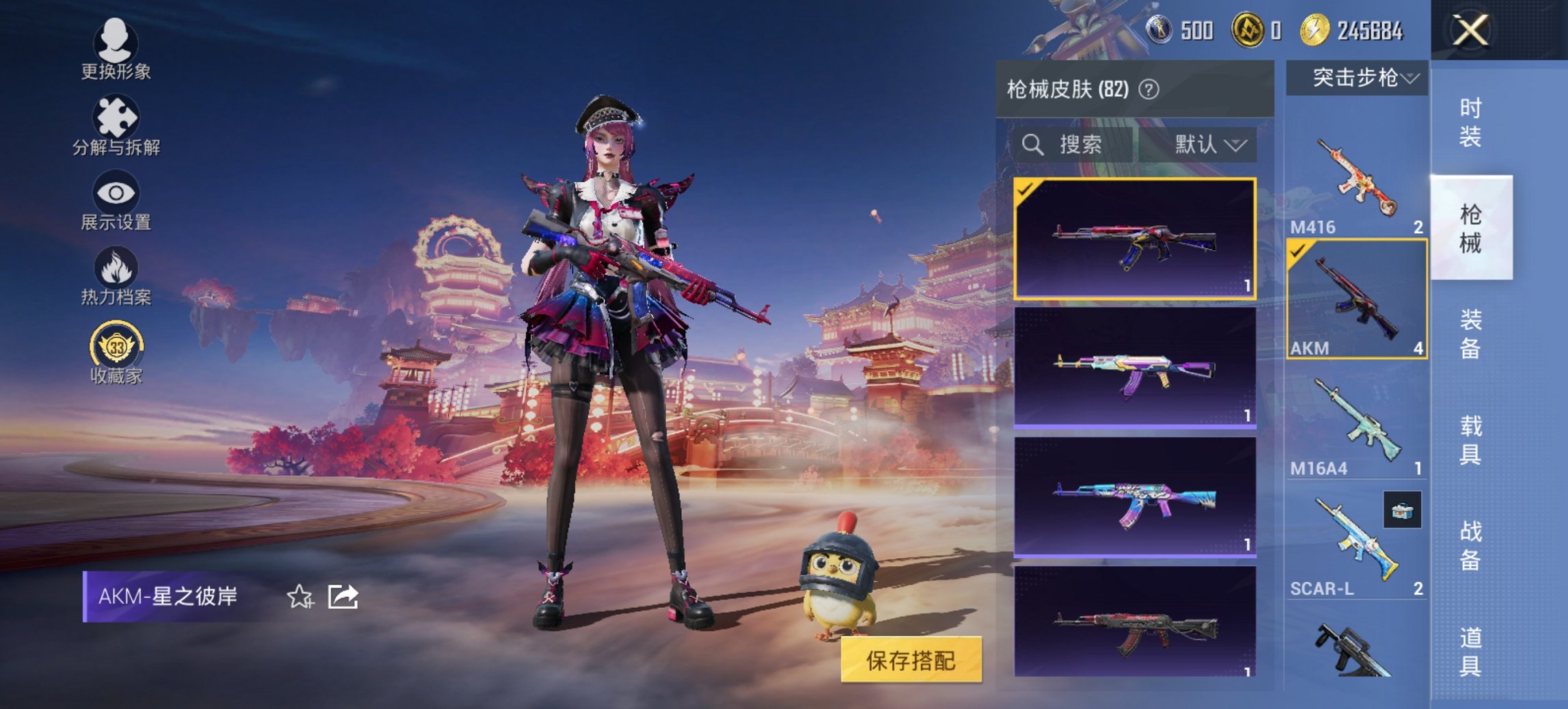Screen dimensions: 1568x709
Task: Open the 收藏家 collector badge
Action: coord(116,349)
